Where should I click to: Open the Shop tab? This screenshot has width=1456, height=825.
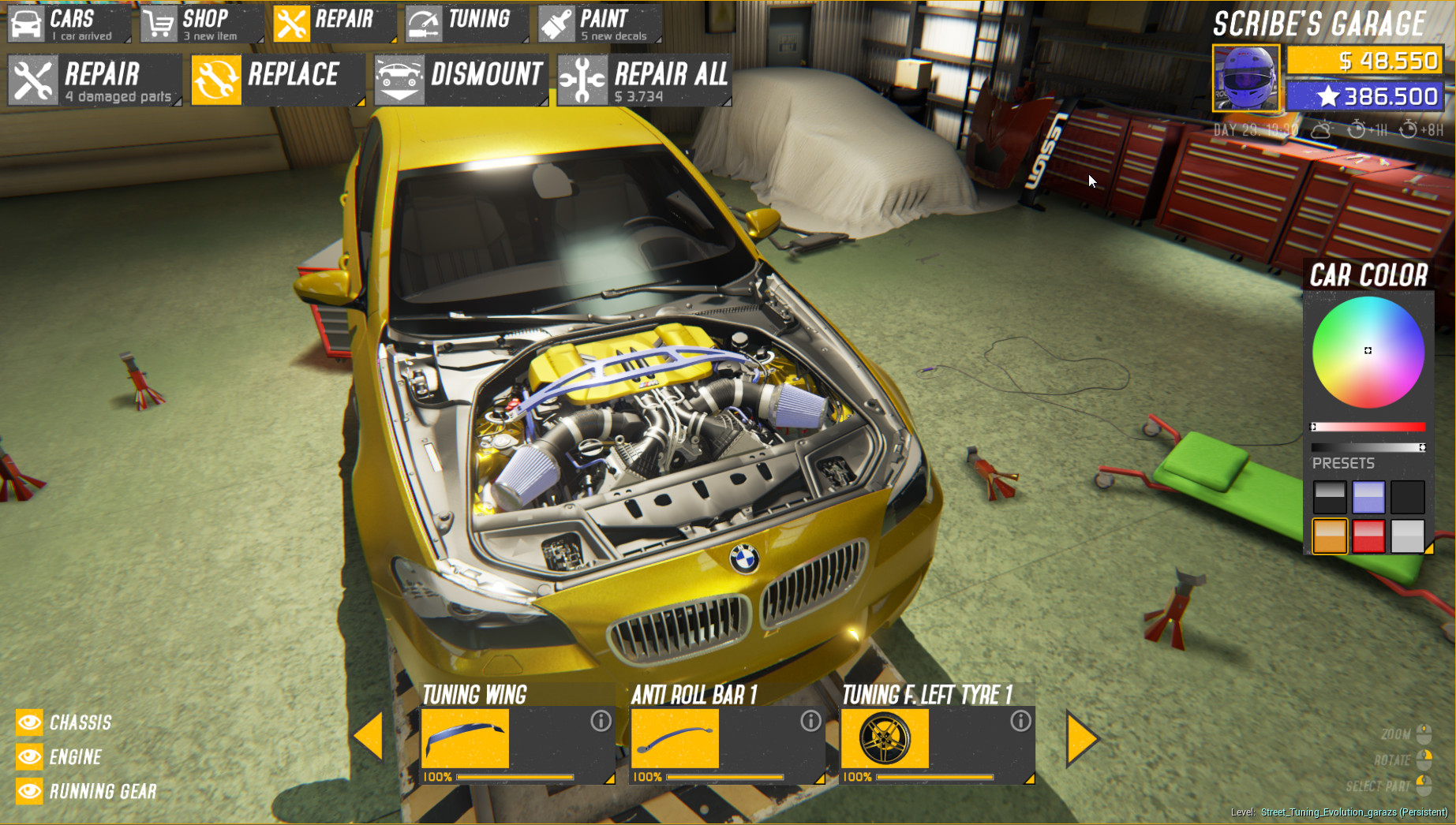(201, 25)
